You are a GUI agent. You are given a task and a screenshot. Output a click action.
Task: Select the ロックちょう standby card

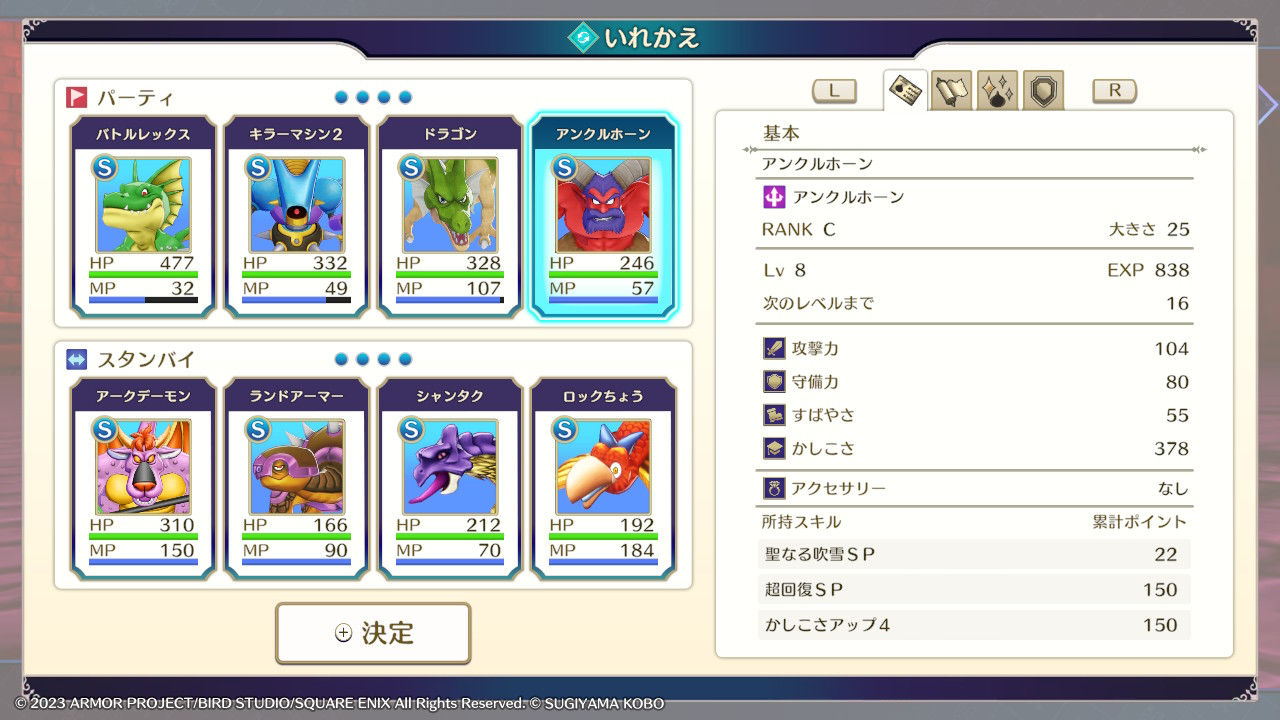click(604, 480)
